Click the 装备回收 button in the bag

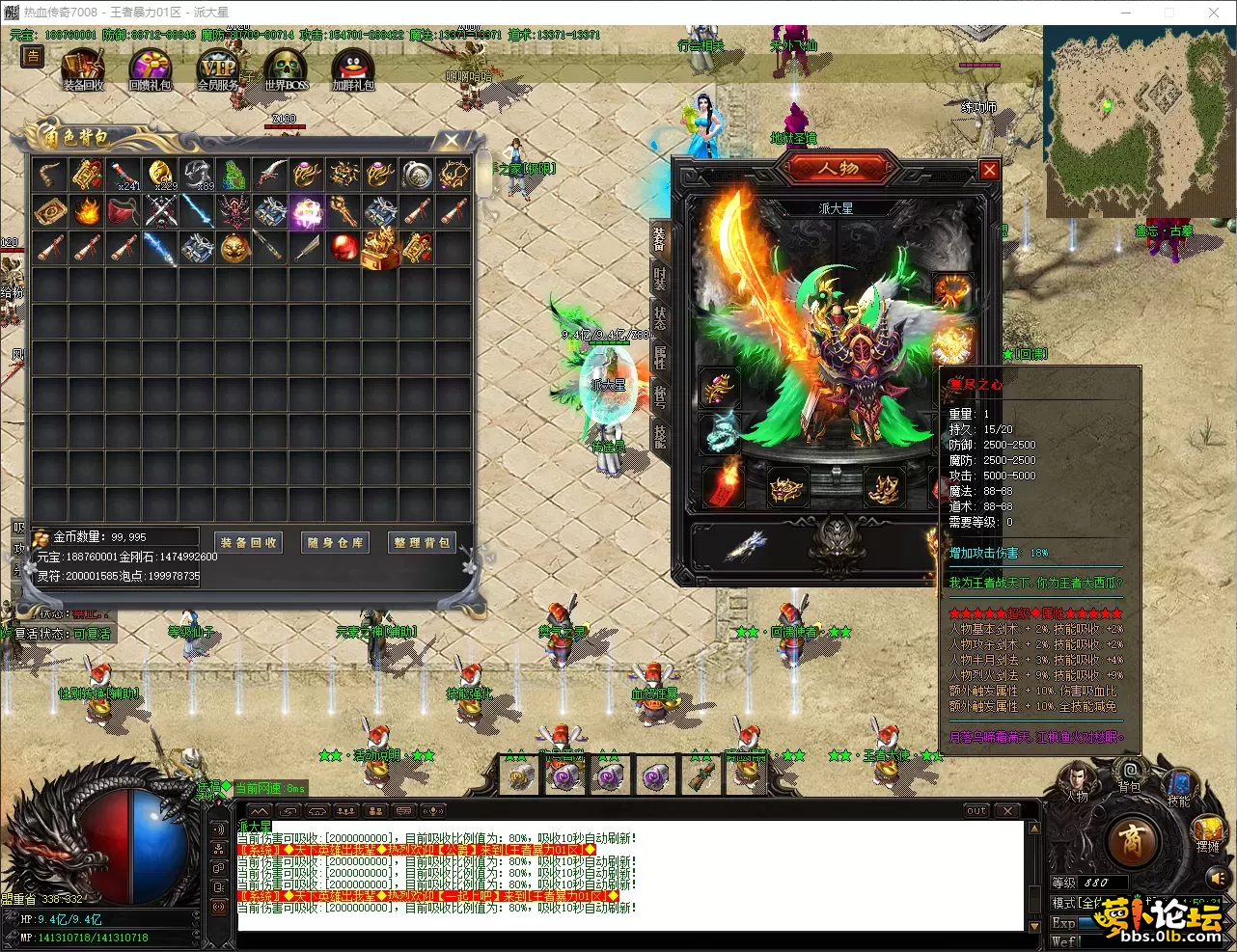point(248,543)
